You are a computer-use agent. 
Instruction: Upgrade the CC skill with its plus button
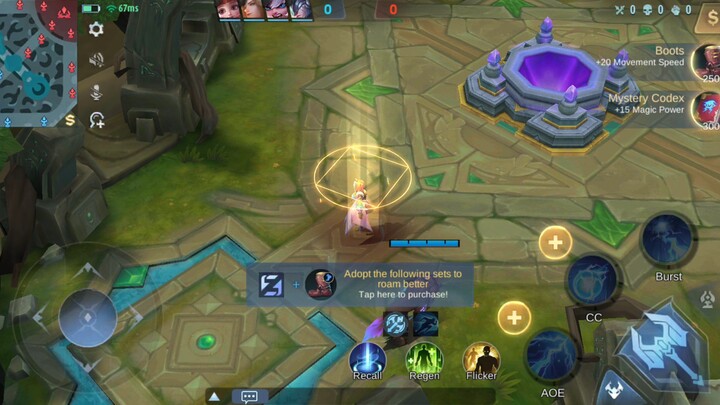click(555, 242)
